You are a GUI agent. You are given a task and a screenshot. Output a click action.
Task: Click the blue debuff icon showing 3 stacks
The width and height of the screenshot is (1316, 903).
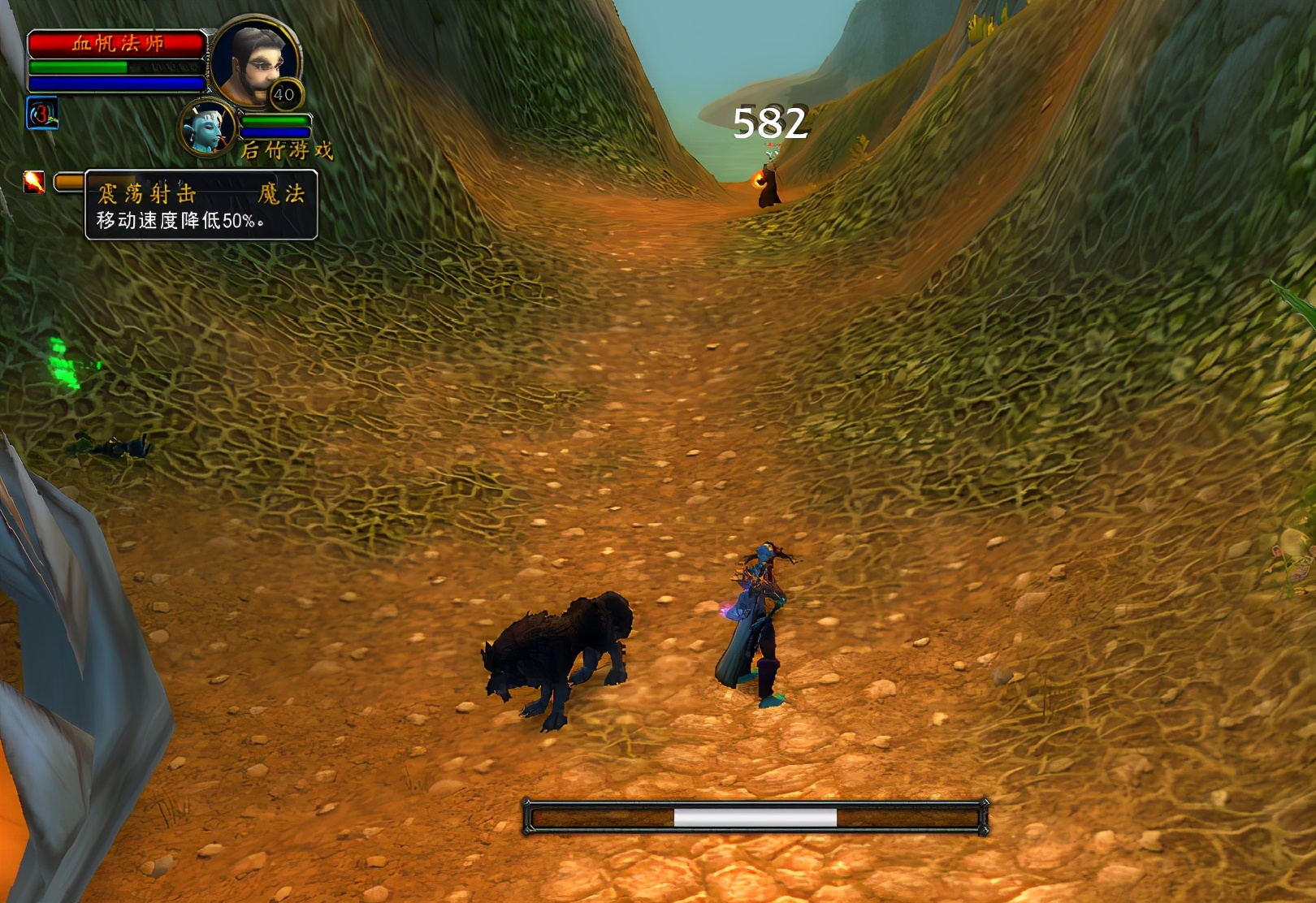click(x=42, y=114)
